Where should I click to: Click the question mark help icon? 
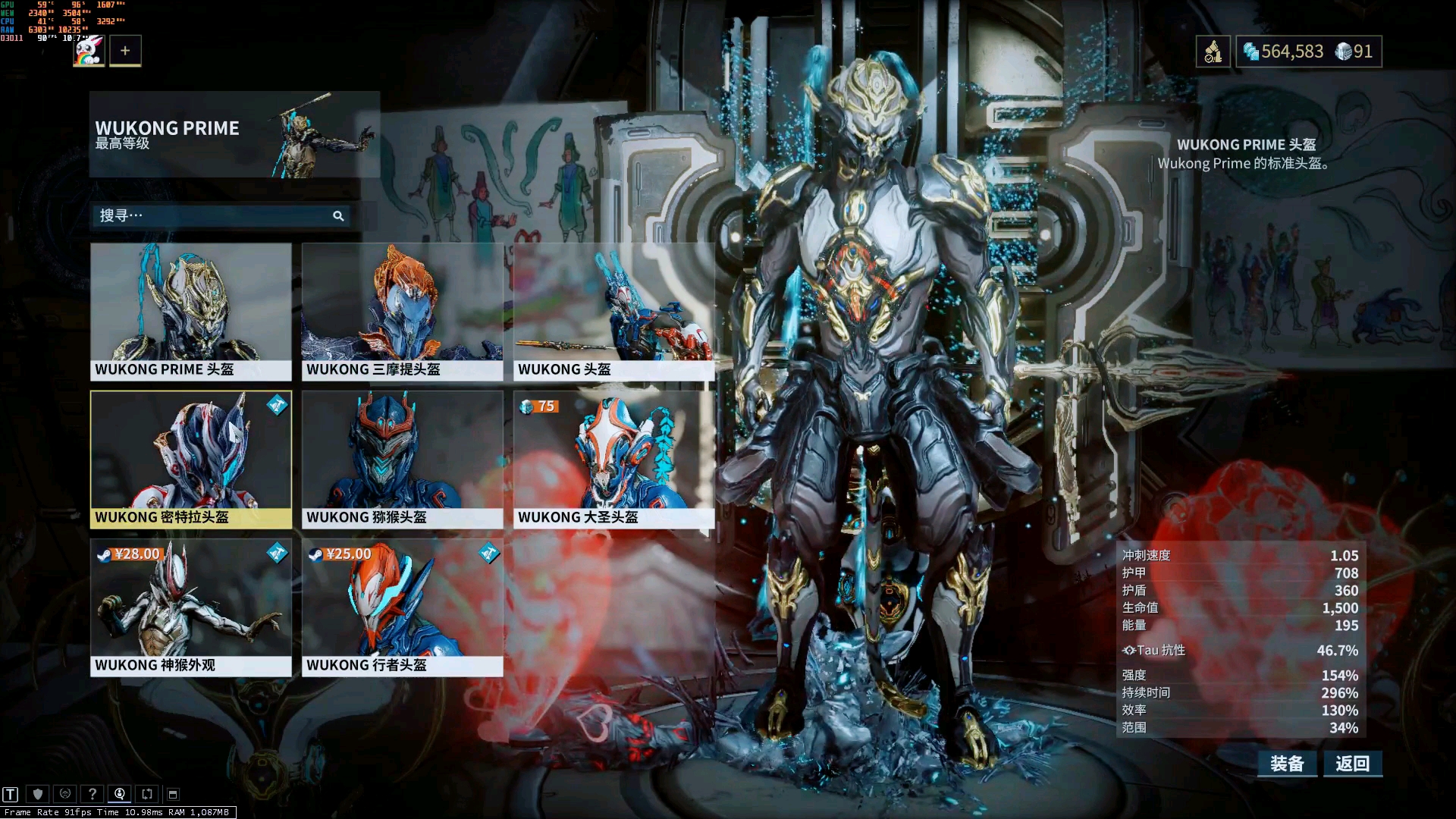click(93, 794)
